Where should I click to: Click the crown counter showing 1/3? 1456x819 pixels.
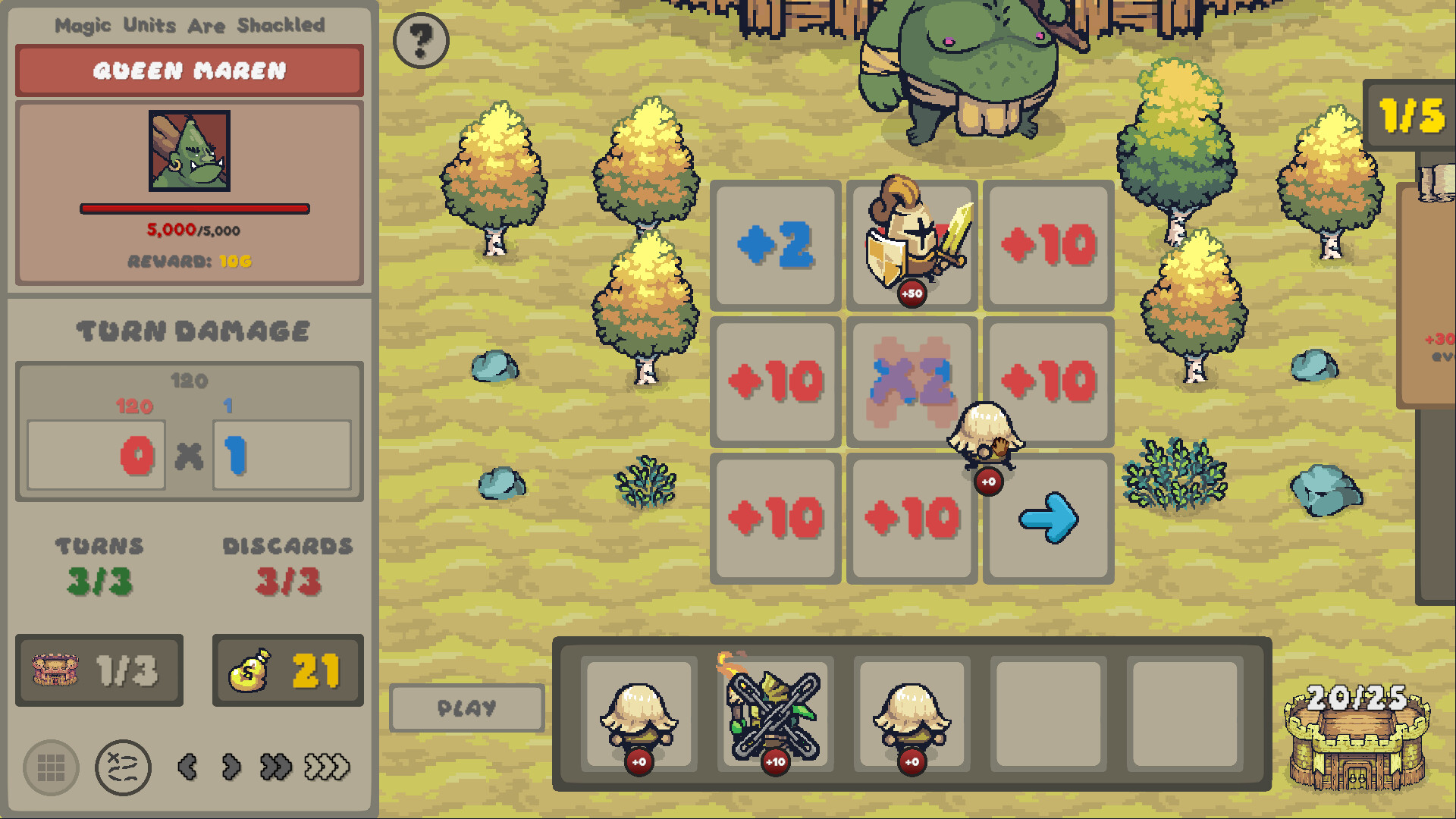[99, 670]
